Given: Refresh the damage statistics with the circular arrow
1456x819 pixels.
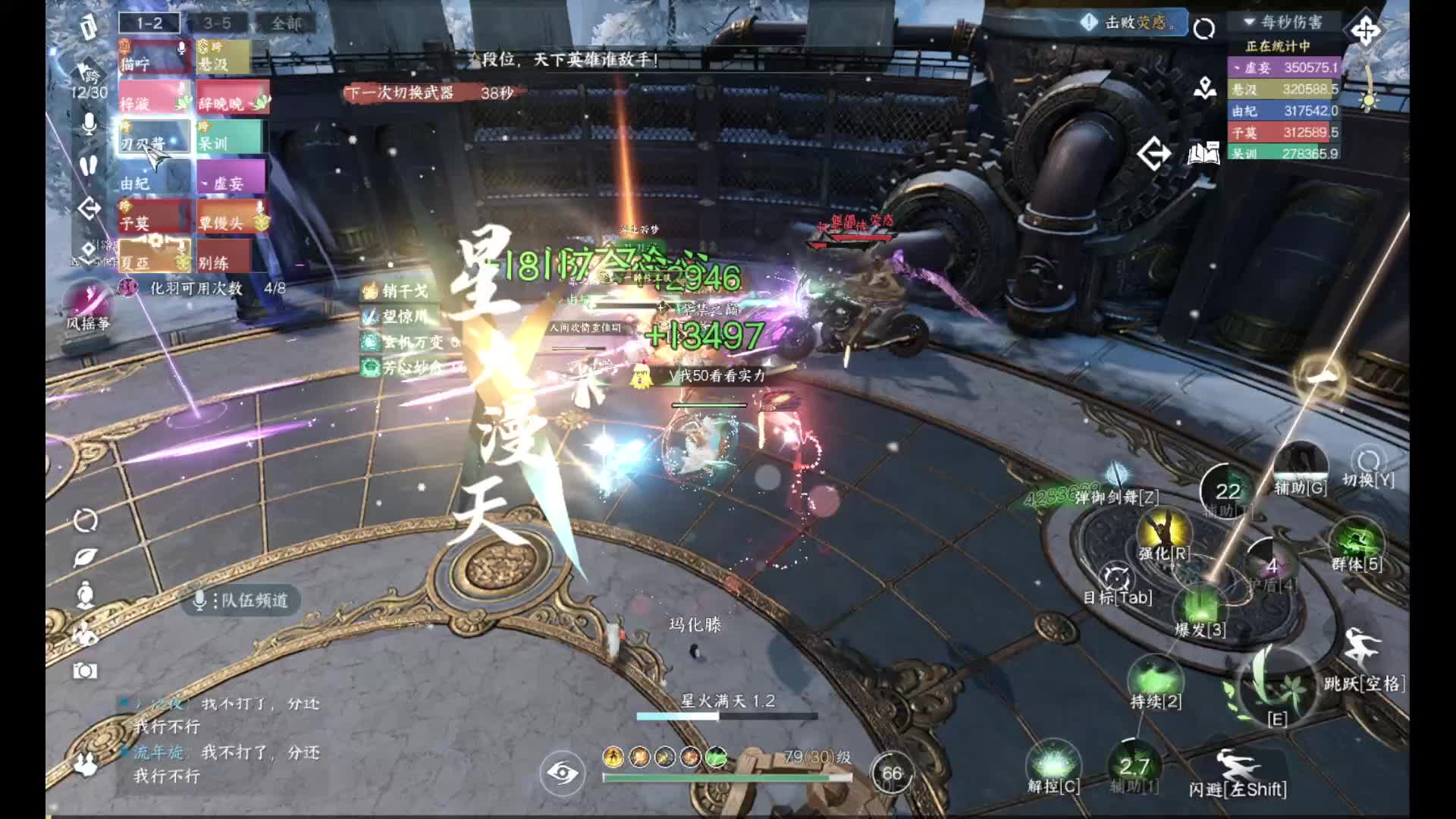Looking at the screenshot, I should [1203, 30].
